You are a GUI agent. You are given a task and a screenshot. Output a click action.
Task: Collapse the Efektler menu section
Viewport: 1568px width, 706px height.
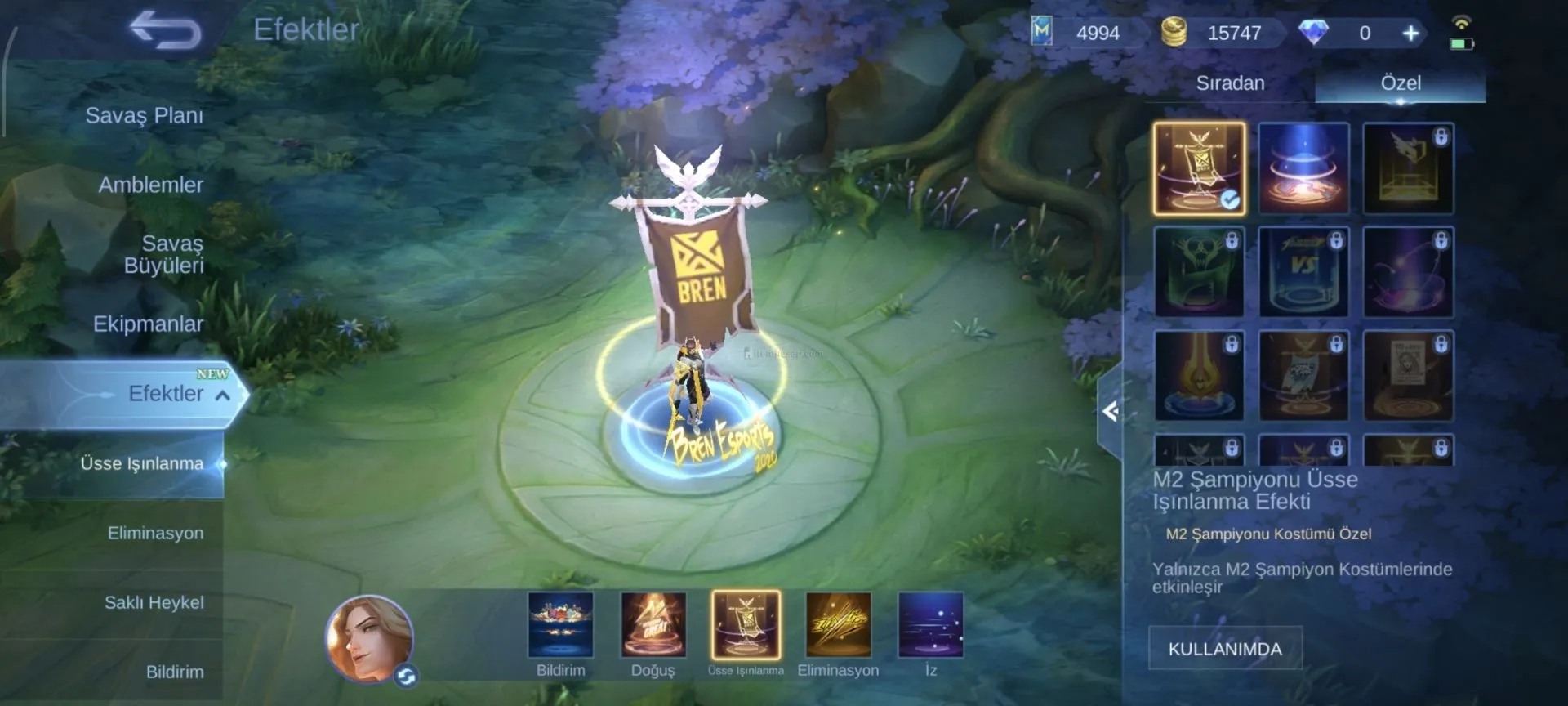(x=222, y=395)
